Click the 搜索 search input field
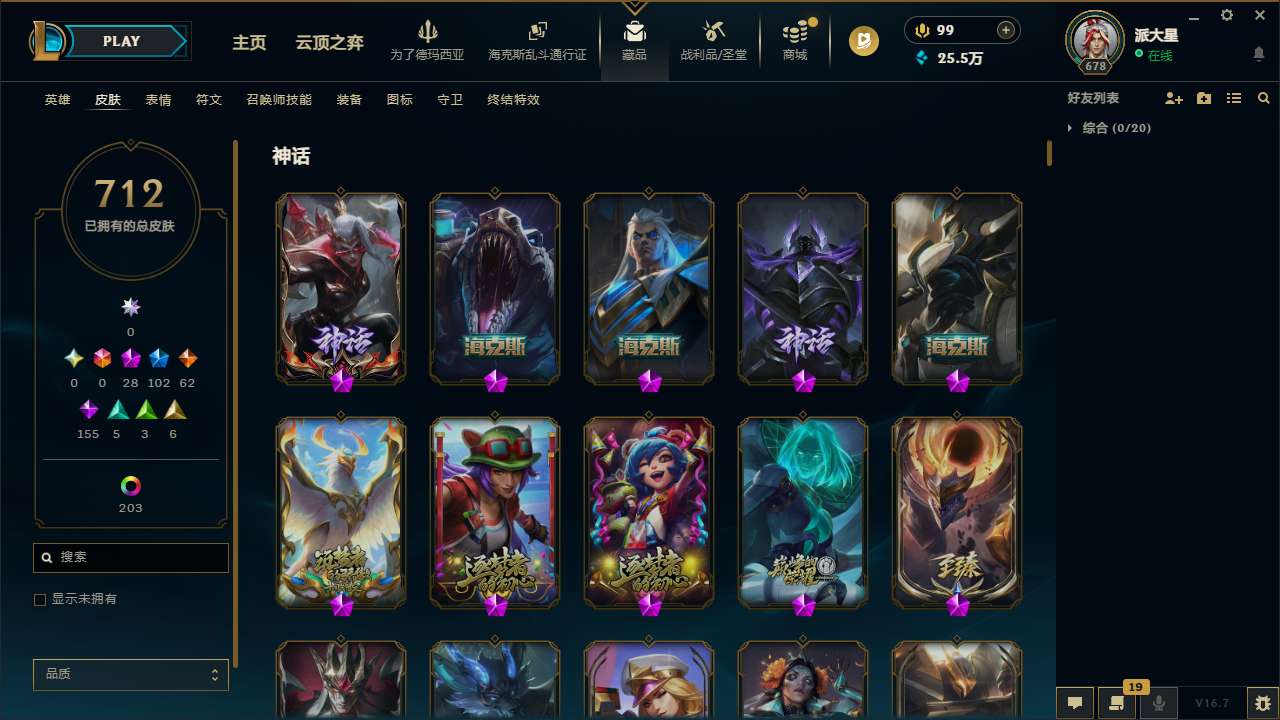 click(130, 557)
